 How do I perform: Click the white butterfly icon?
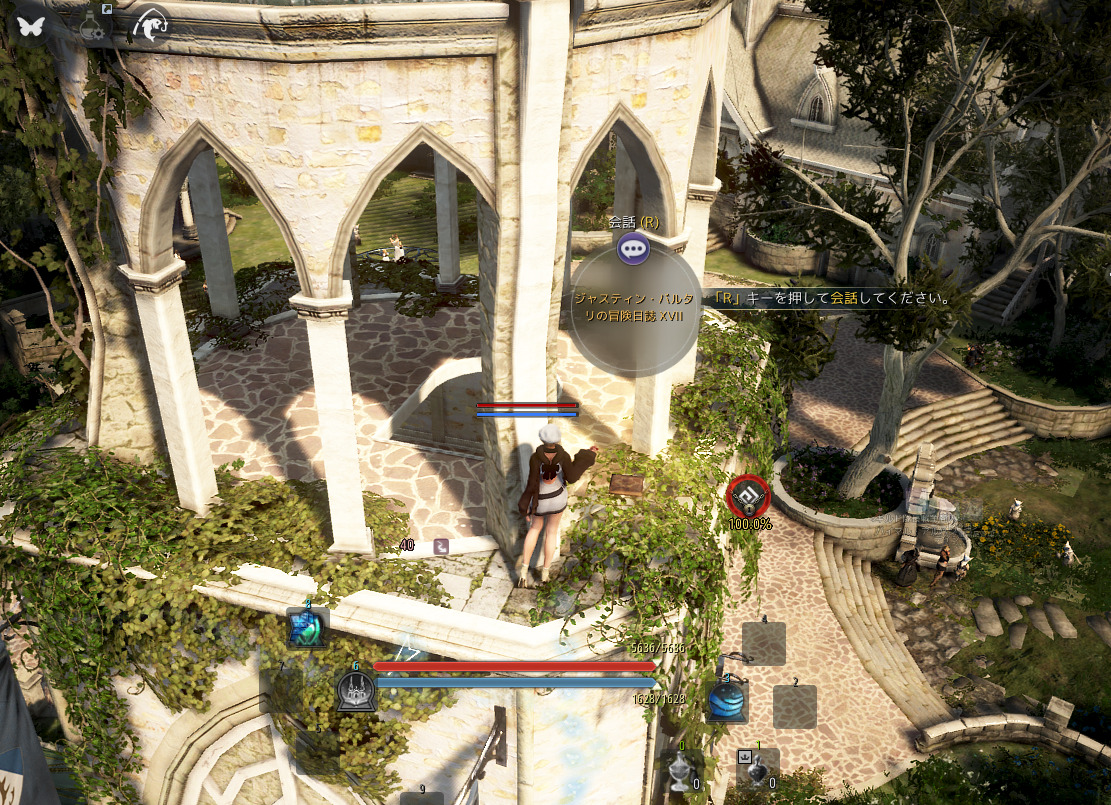(x=30, y=25)
